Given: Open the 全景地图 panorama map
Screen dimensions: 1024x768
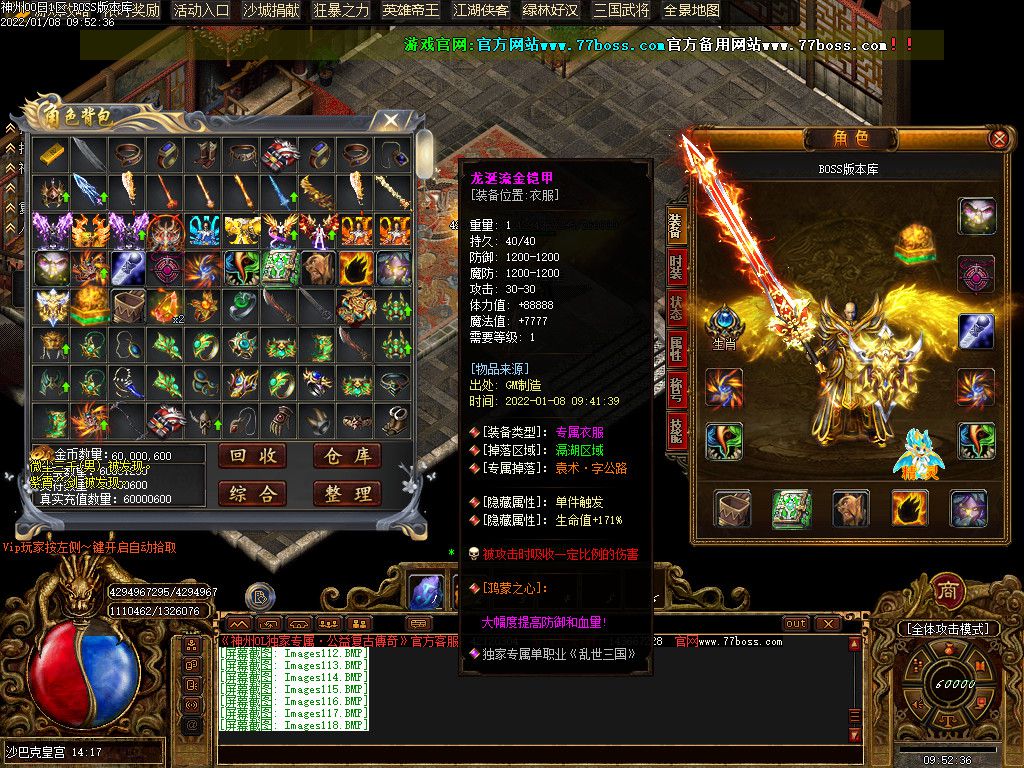Looking at the screenshot, I should [692, 11].
